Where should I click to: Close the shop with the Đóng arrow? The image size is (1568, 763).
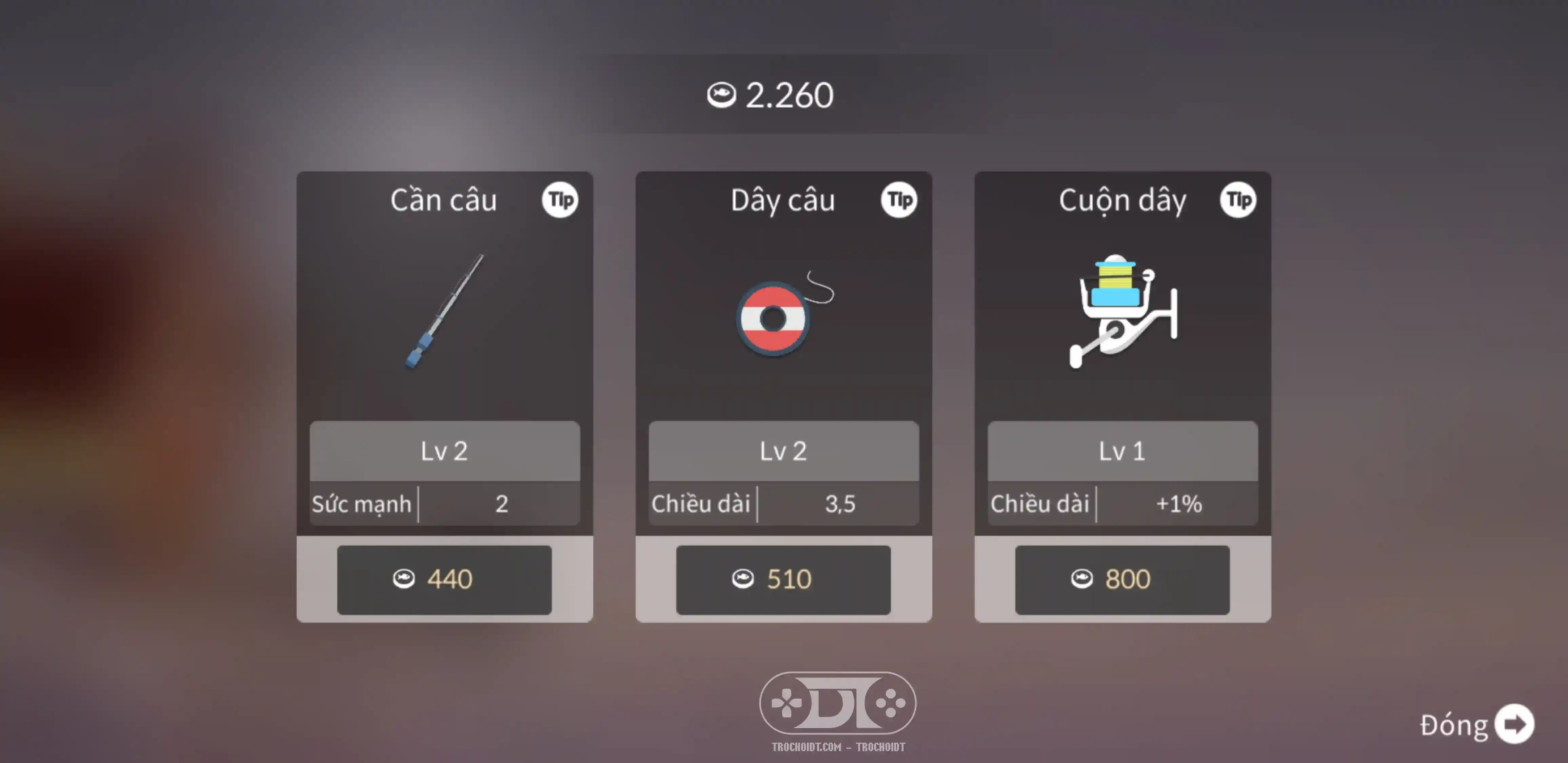(1514, 724)
